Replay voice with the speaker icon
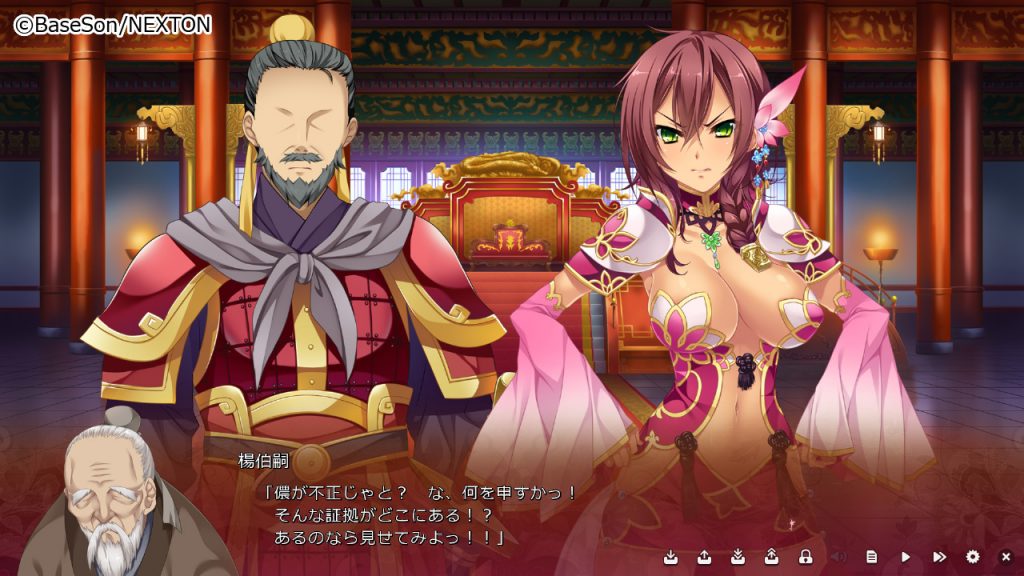Viewport: 1024px width, 576px height. (x=839, y=556)
